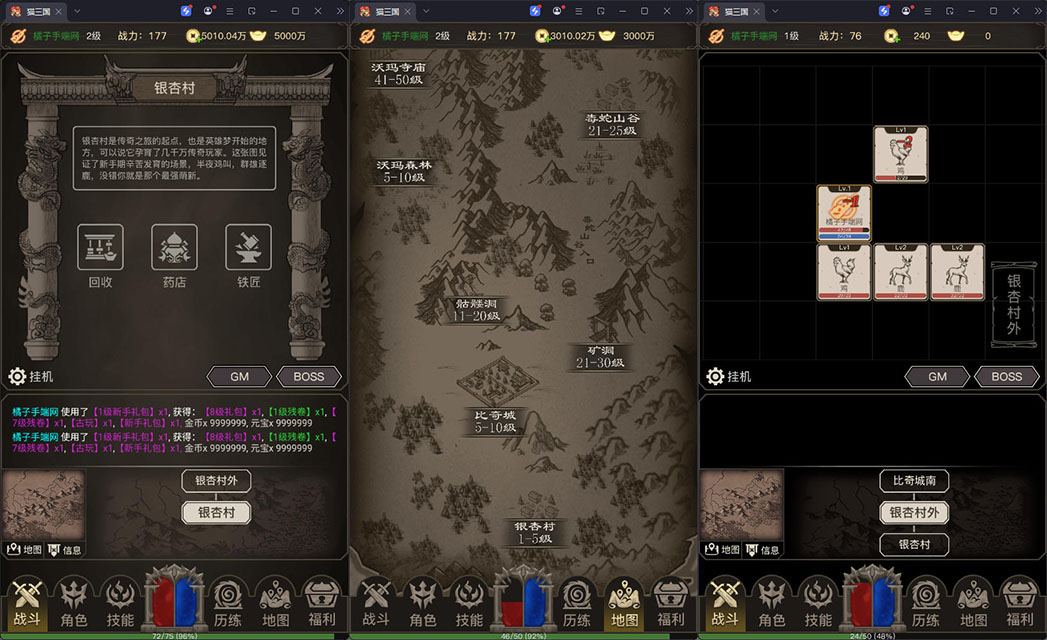Choose 毒蛇山谷 21-25级 map location
The image size is (1047, 640).
pyautogui.click(x=612, y=124)
